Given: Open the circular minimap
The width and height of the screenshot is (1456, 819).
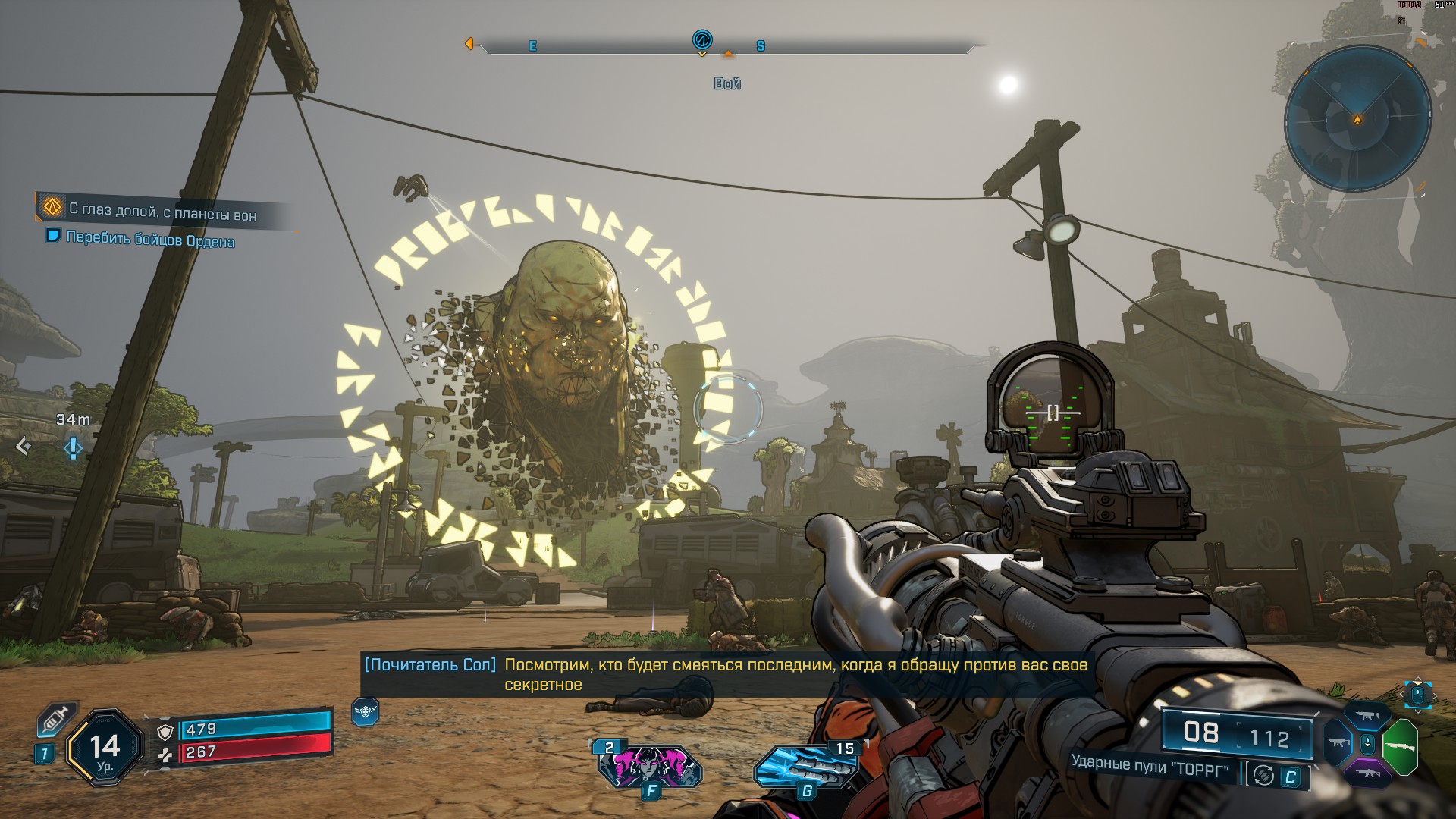Looking at the screenshot, I should [x=1357, y=121].
